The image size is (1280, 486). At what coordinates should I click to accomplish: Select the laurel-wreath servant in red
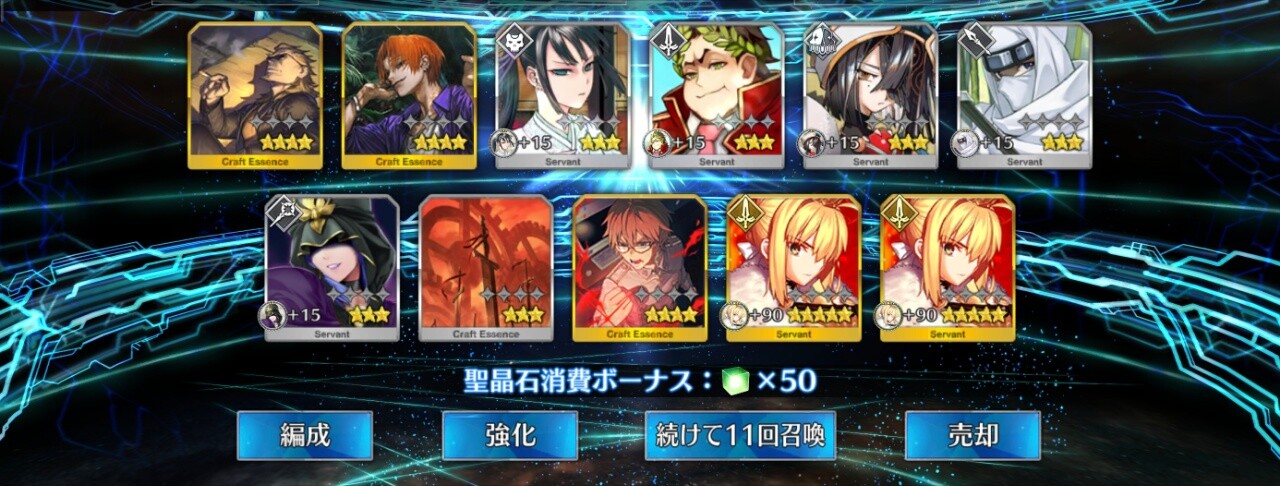tap(717, 95)
